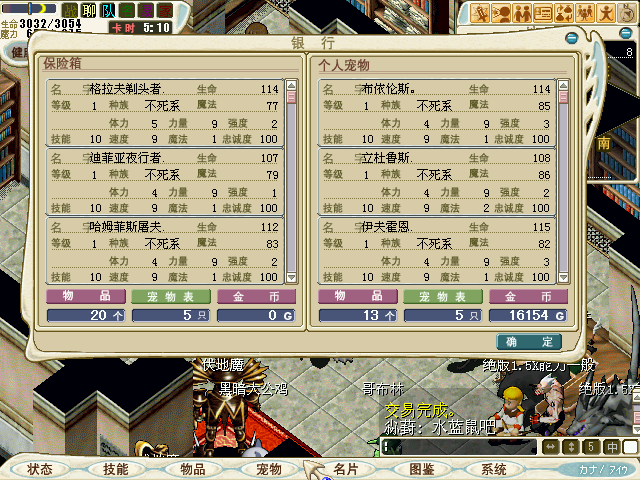Open the 系统 system menu
This screenshot has height=480, width=640.
click(494, 469)
